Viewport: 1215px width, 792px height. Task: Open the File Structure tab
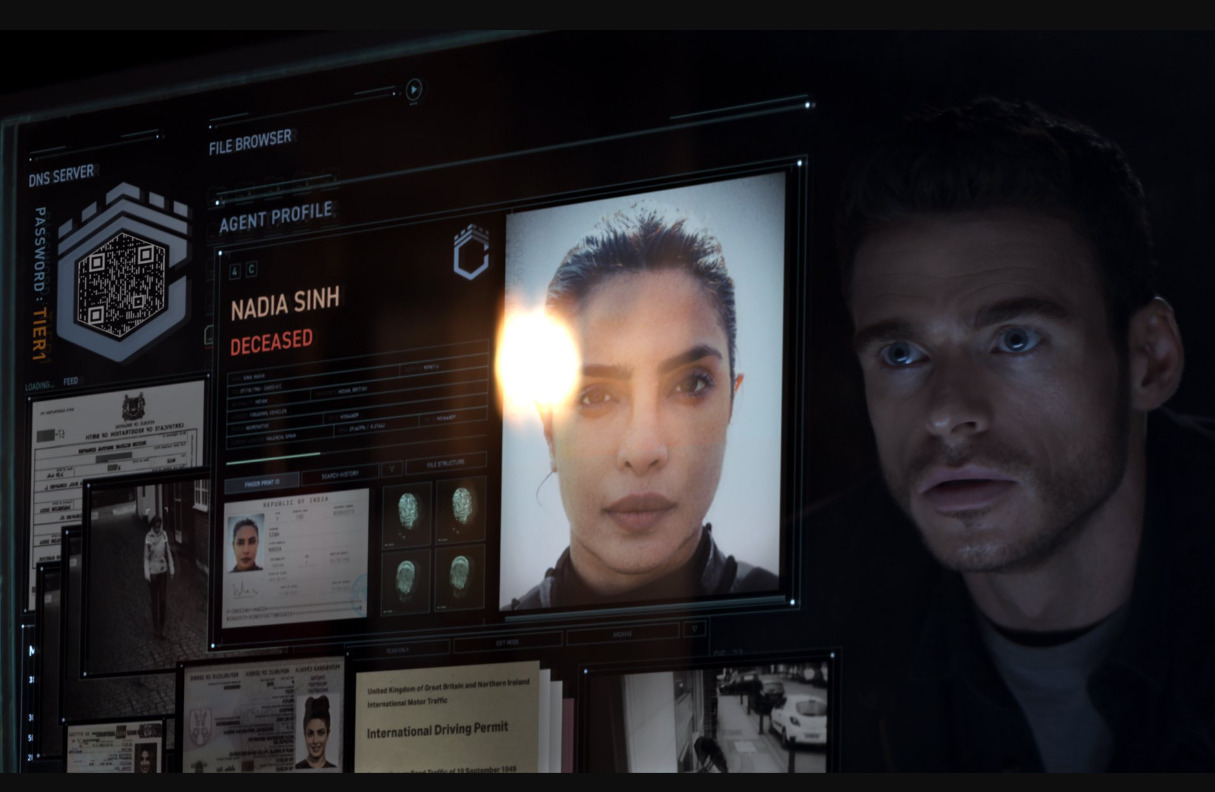point(446,464)
